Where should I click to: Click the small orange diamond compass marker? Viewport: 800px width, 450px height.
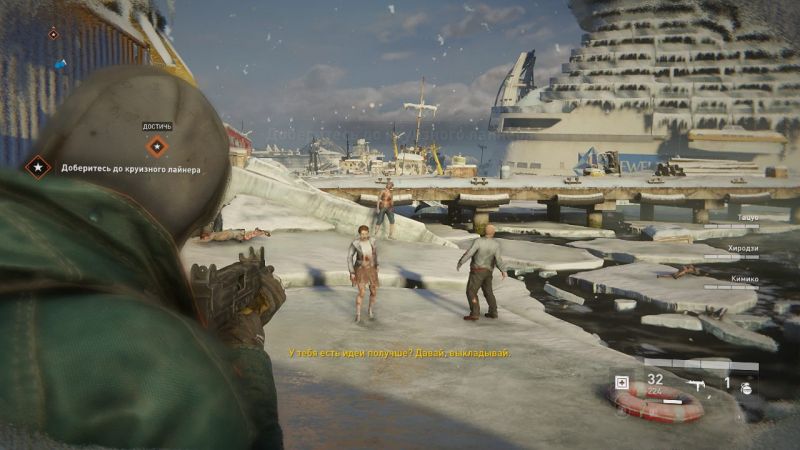tap(54, 34)
